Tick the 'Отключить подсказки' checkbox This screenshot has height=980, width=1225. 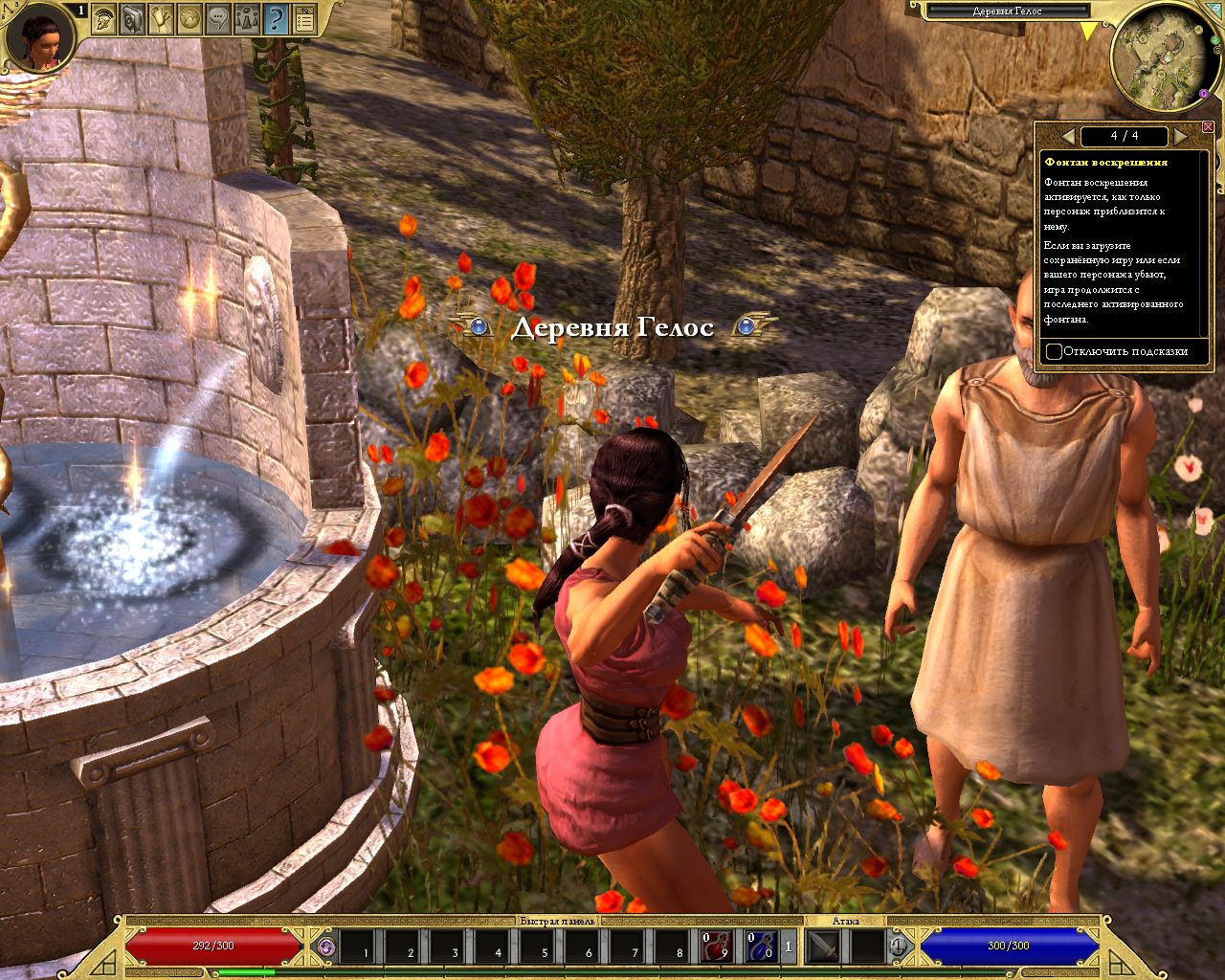point(1054,351)
